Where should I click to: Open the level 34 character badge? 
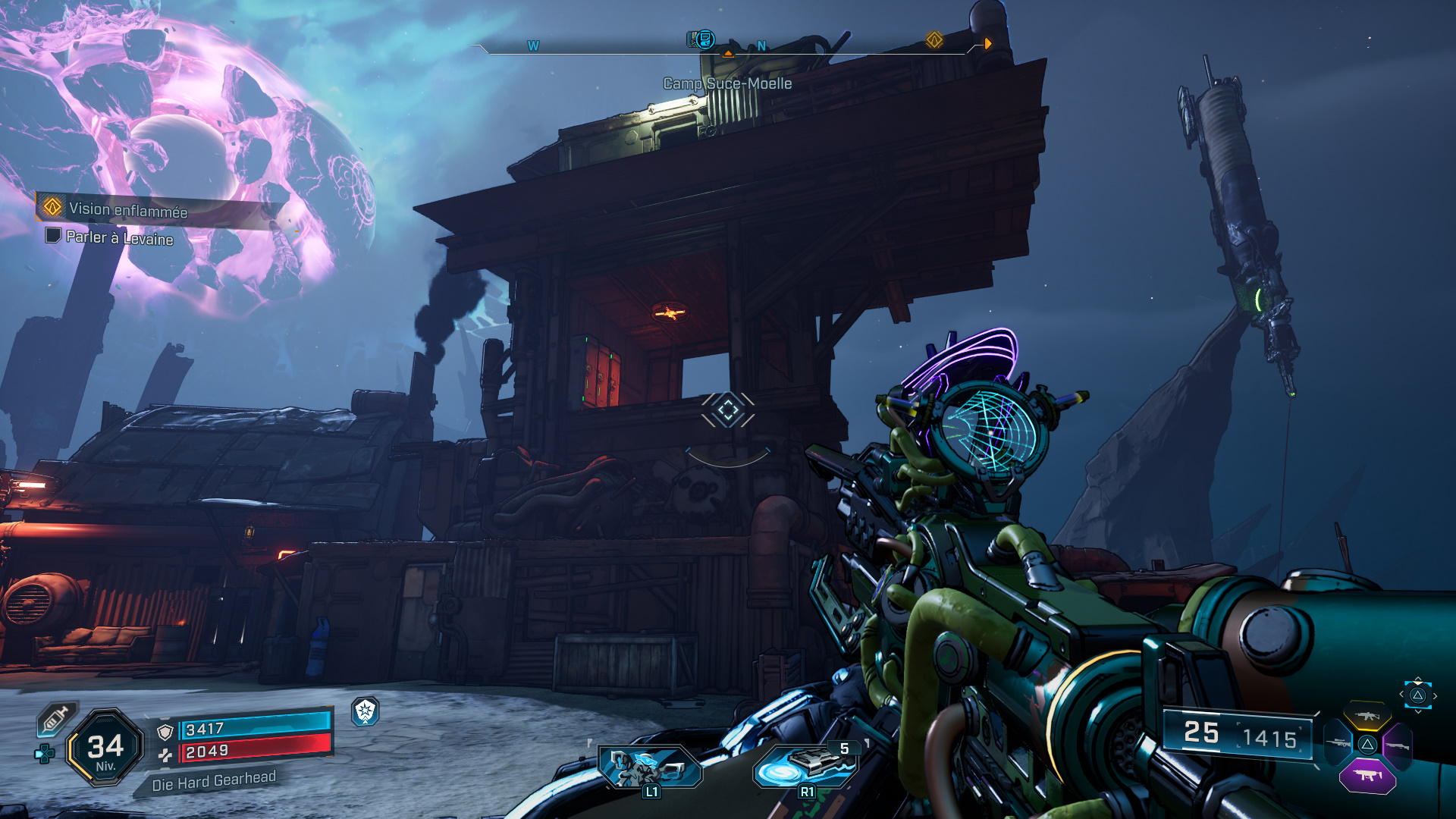(105, 748)
